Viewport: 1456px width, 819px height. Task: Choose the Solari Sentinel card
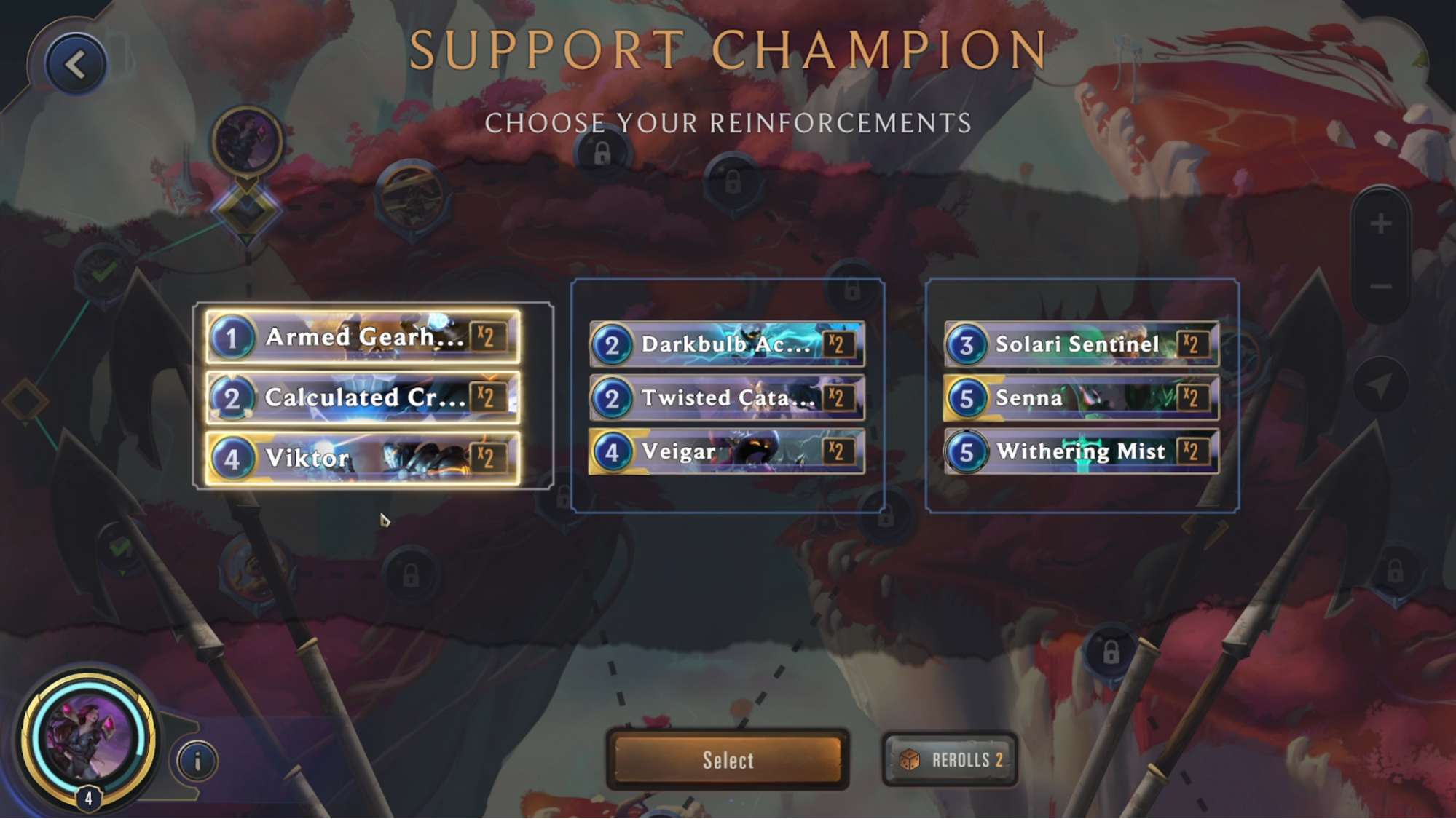click(x=1080, y=344)
